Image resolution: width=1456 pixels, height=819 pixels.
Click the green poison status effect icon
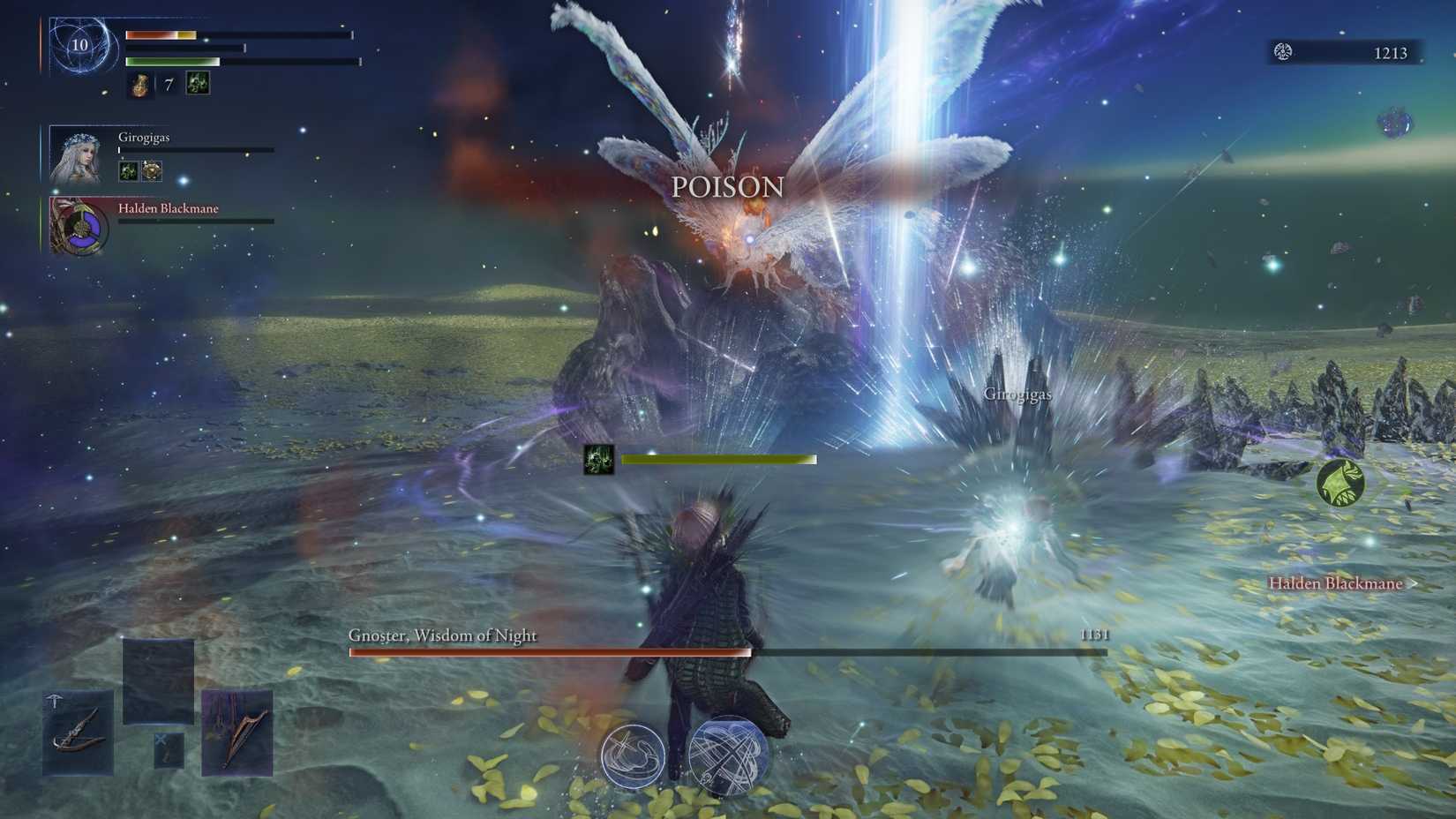198,83
